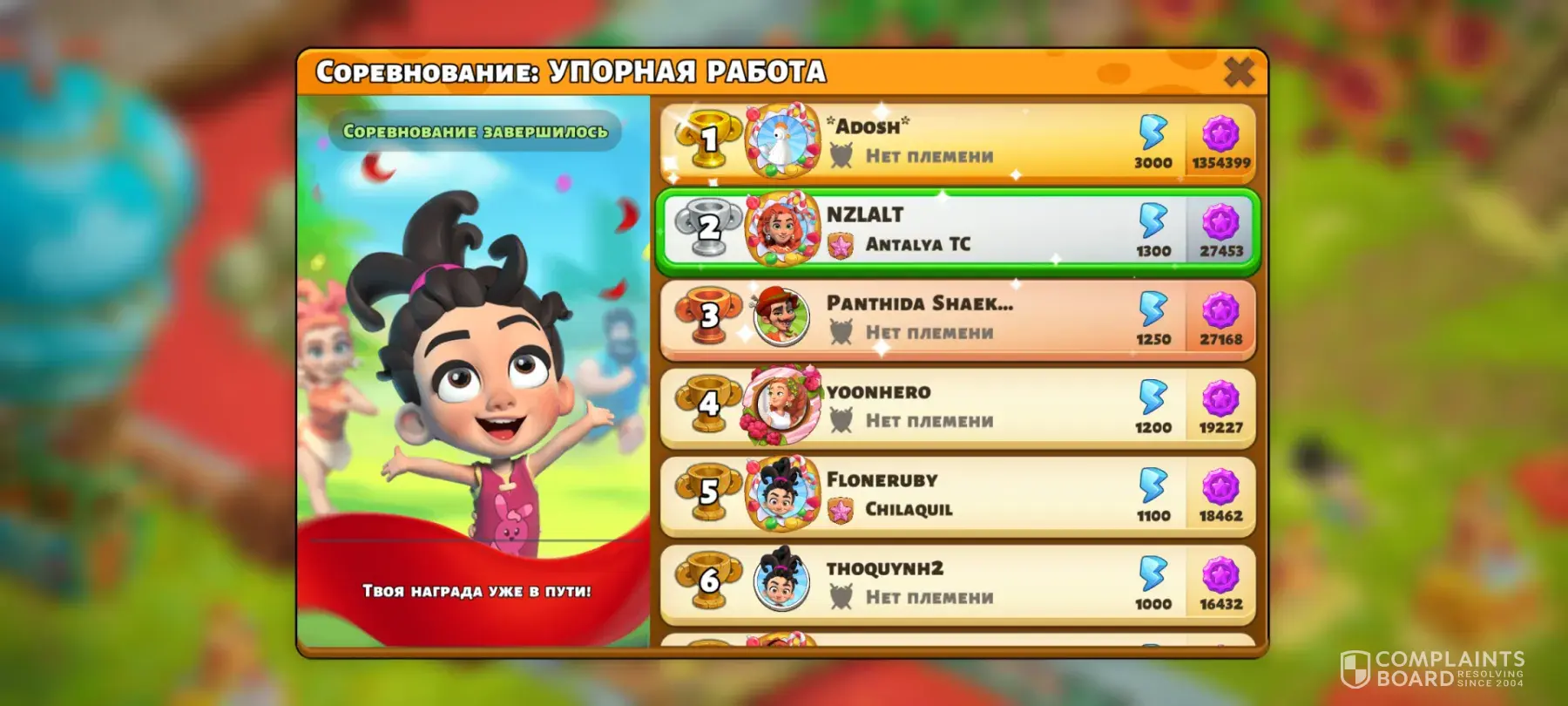Close the competition results window
1568x706 pixels.
[1239, 71]
